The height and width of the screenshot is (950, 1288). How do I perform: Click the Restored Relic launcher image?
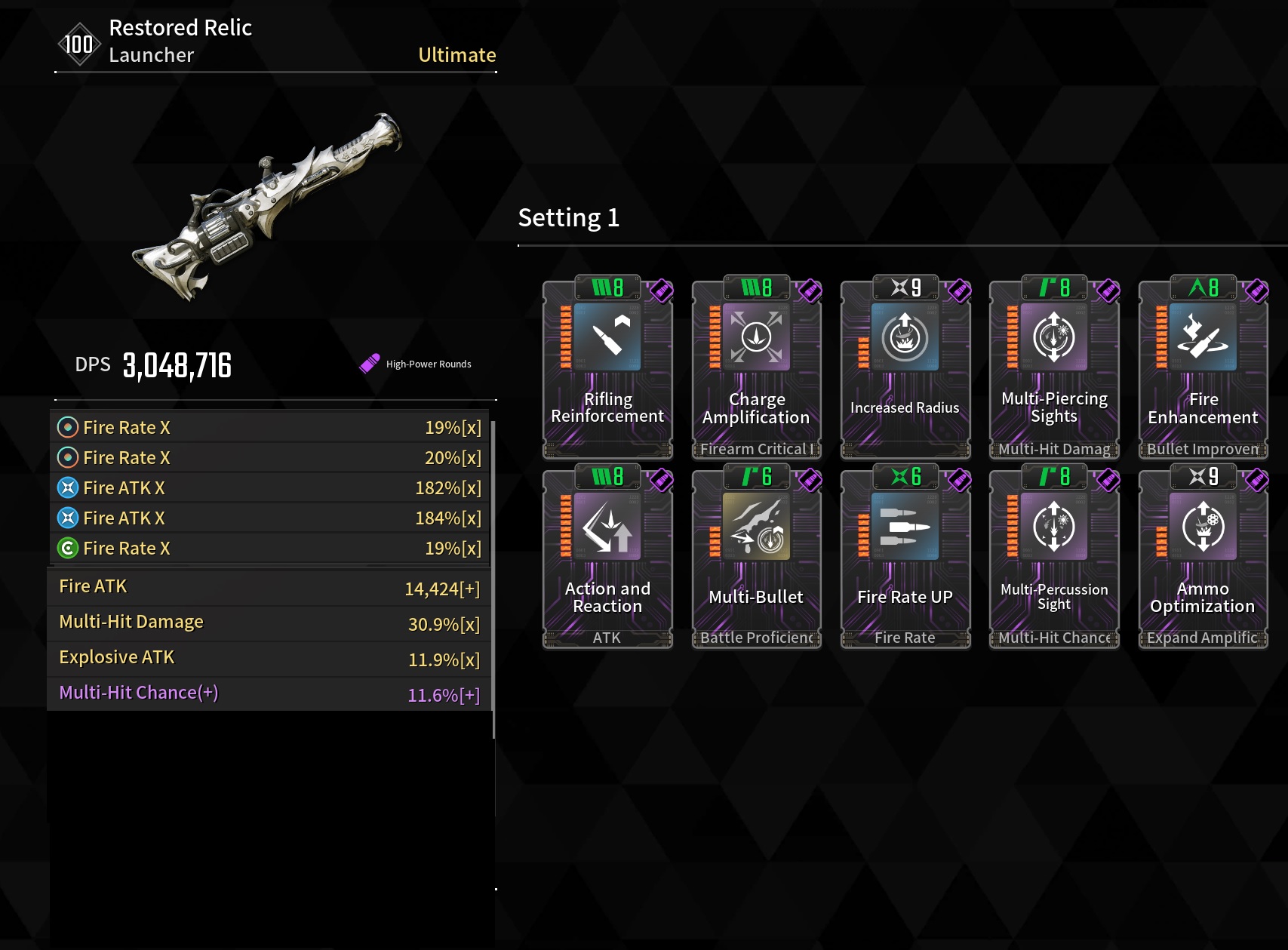click(268, 208)
